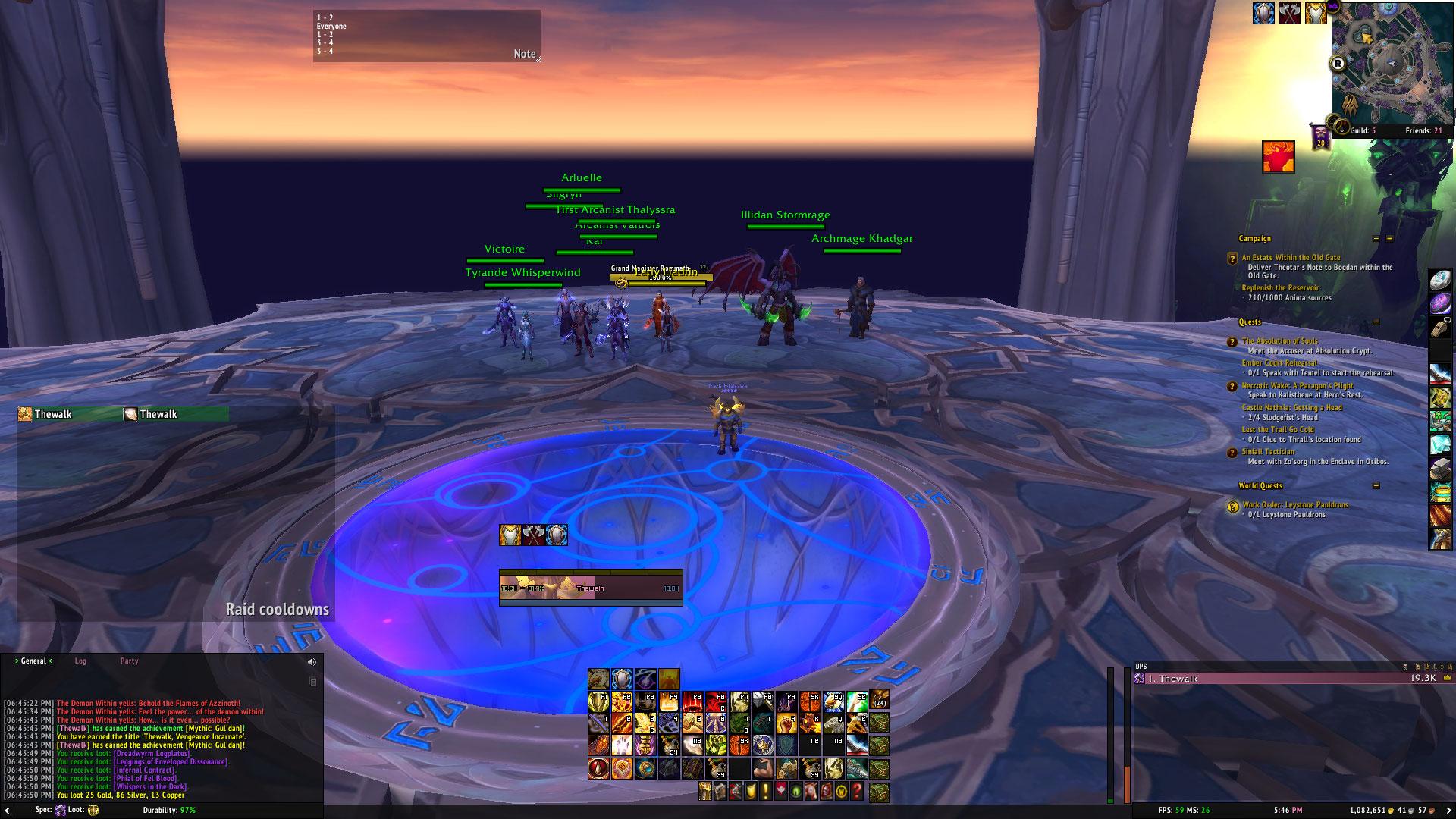The width and height of the screenshot is (1456, 819).
Task: Open the red question mark help button
Action: tap(857, 792)
